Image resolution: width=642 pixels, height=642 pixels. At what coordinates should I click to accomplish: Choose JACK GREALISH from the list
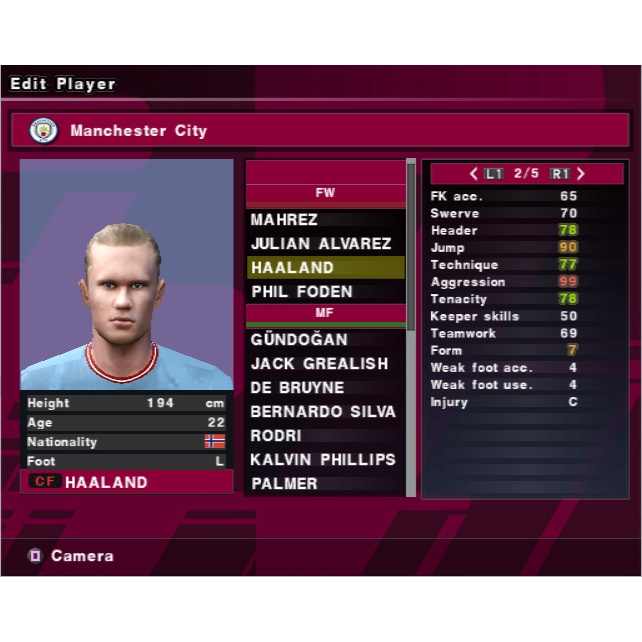[x=325, y=364]
